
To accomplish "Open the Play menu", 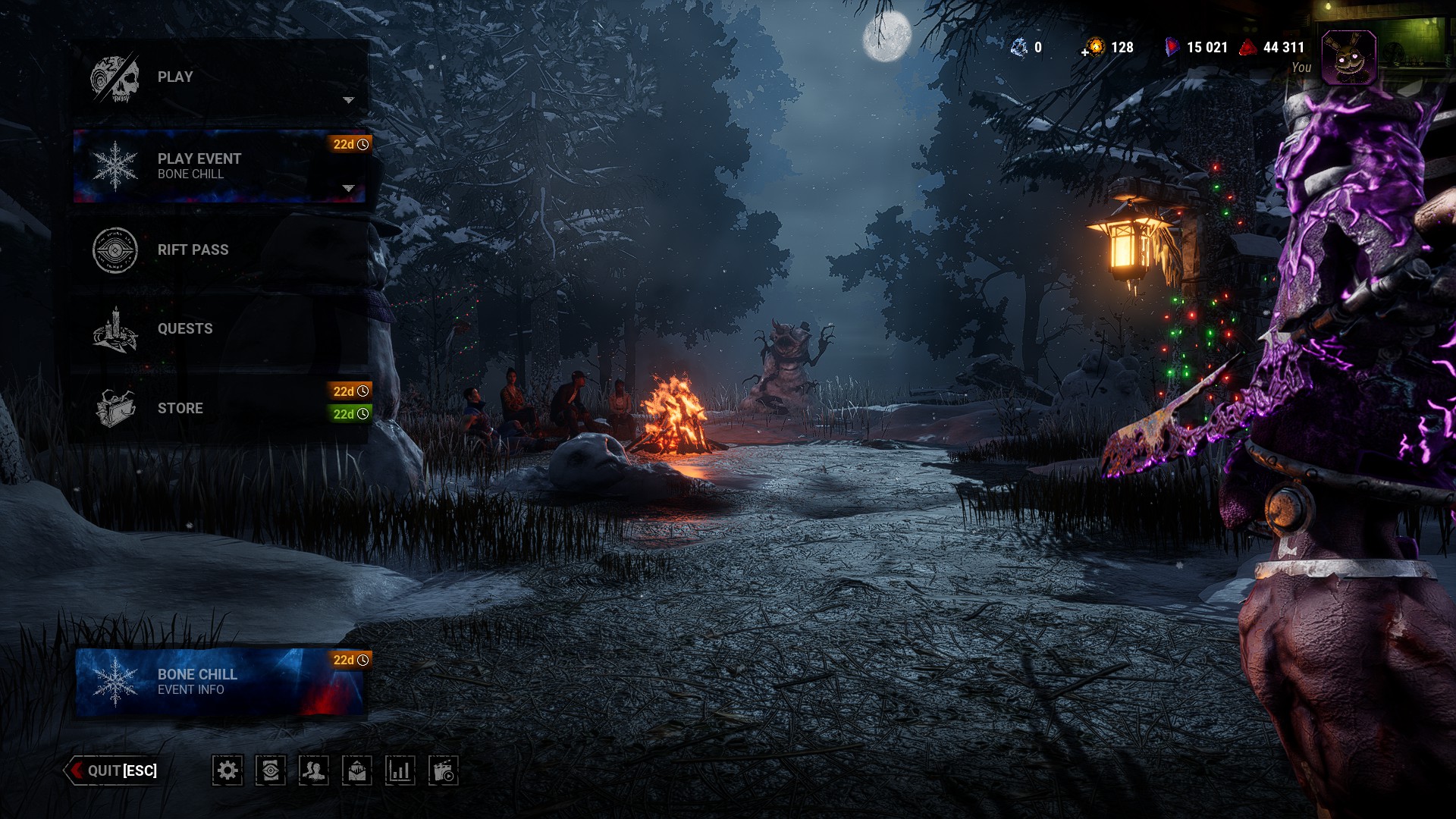I will click(x=220, y=77).
